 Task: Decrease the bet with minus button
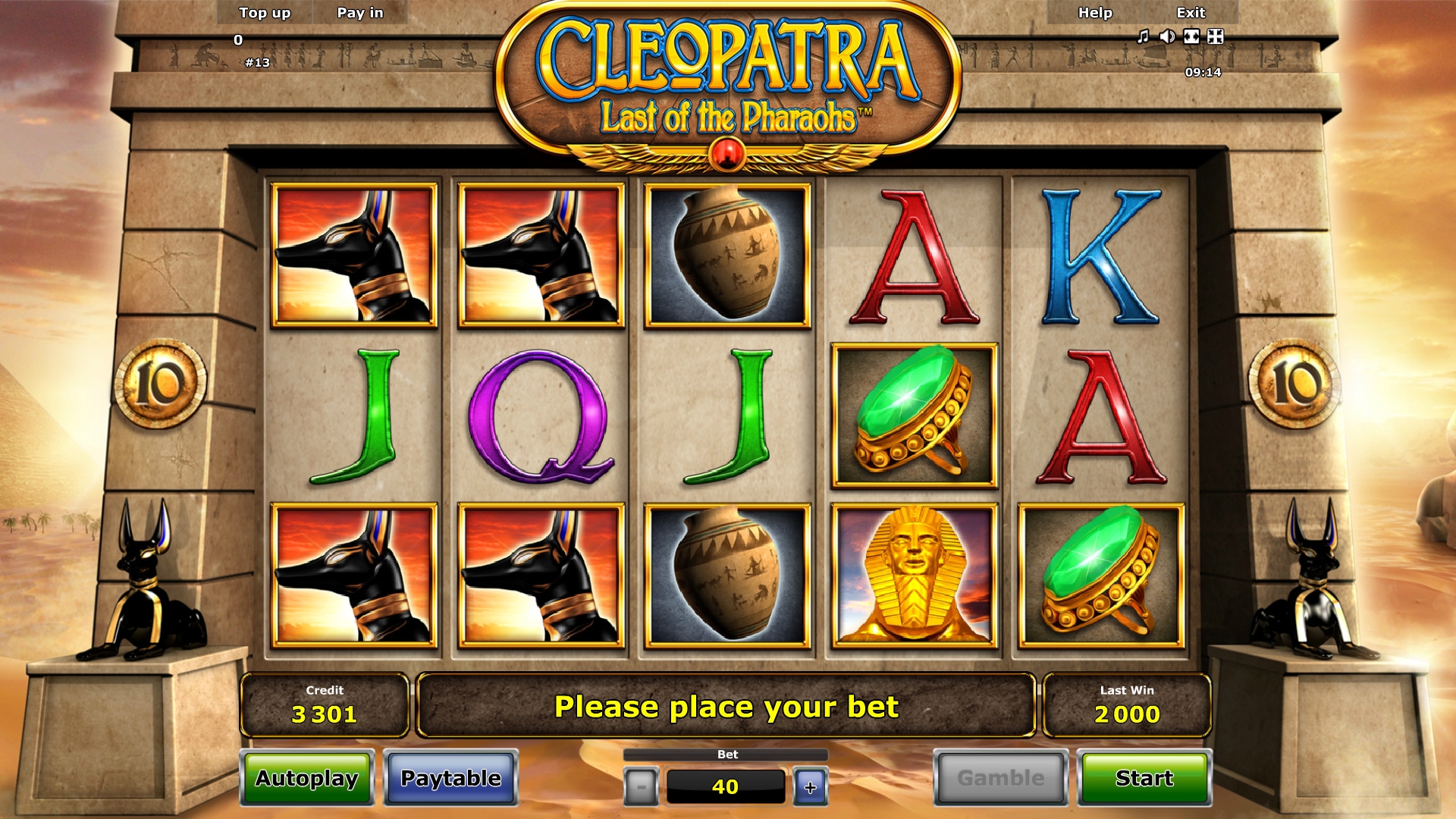(x=641, y=787)
